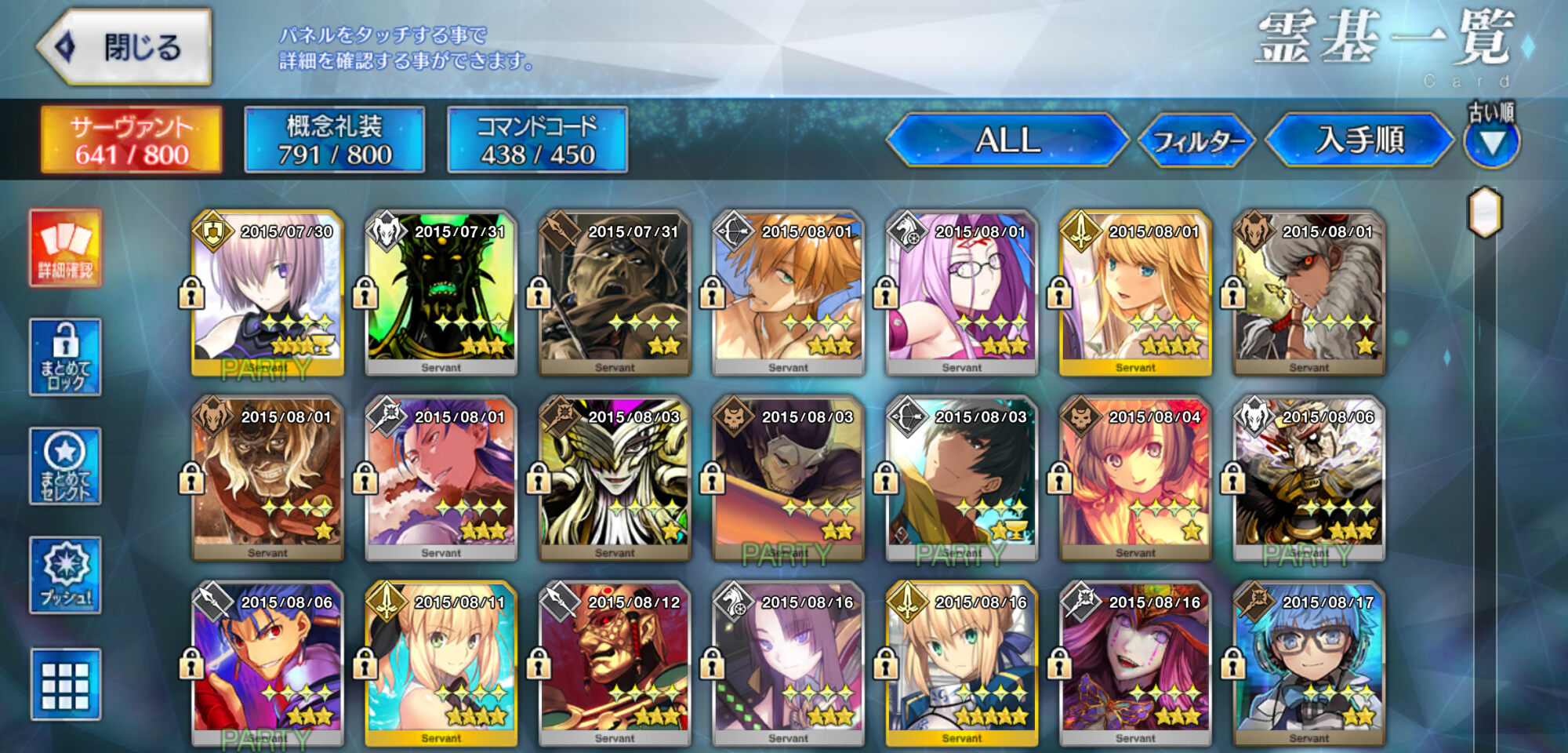Close the card list with 閉じる

[125, 47]
